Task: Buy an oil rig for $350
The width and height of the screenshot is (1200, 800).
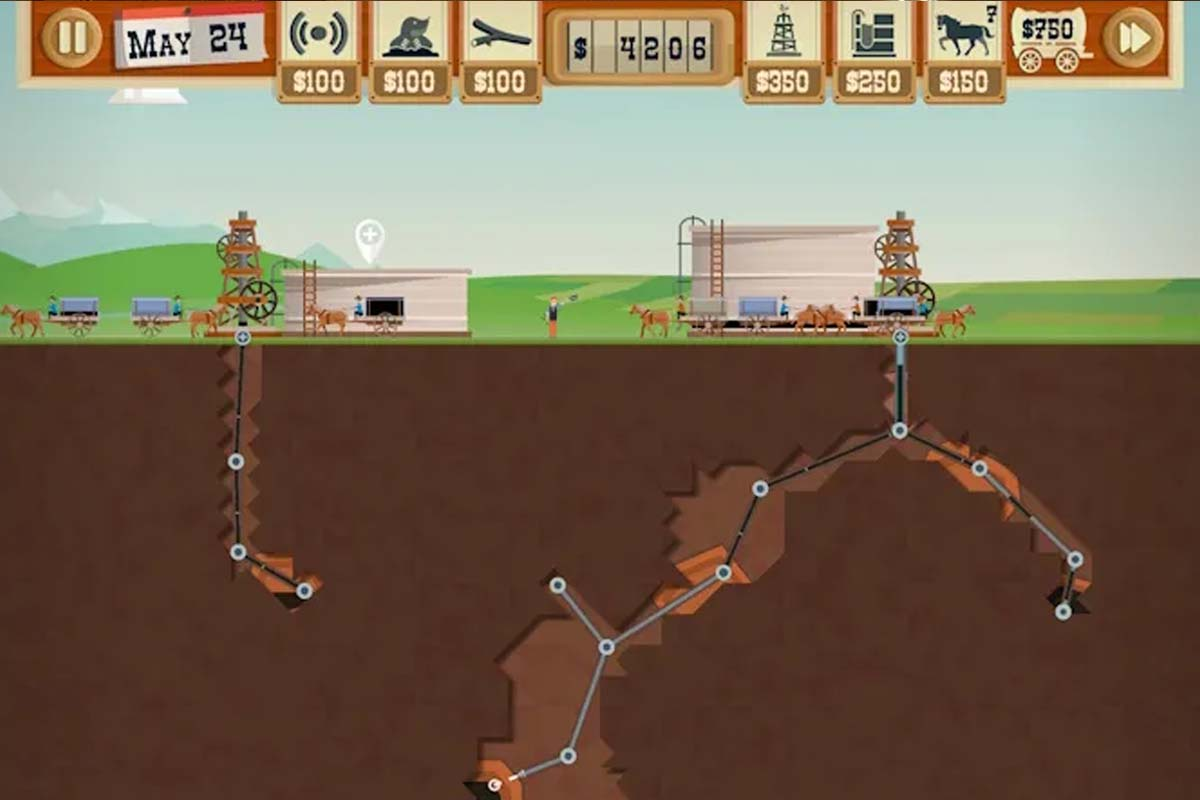Action: pyautogui.click(x=783, y=50)
